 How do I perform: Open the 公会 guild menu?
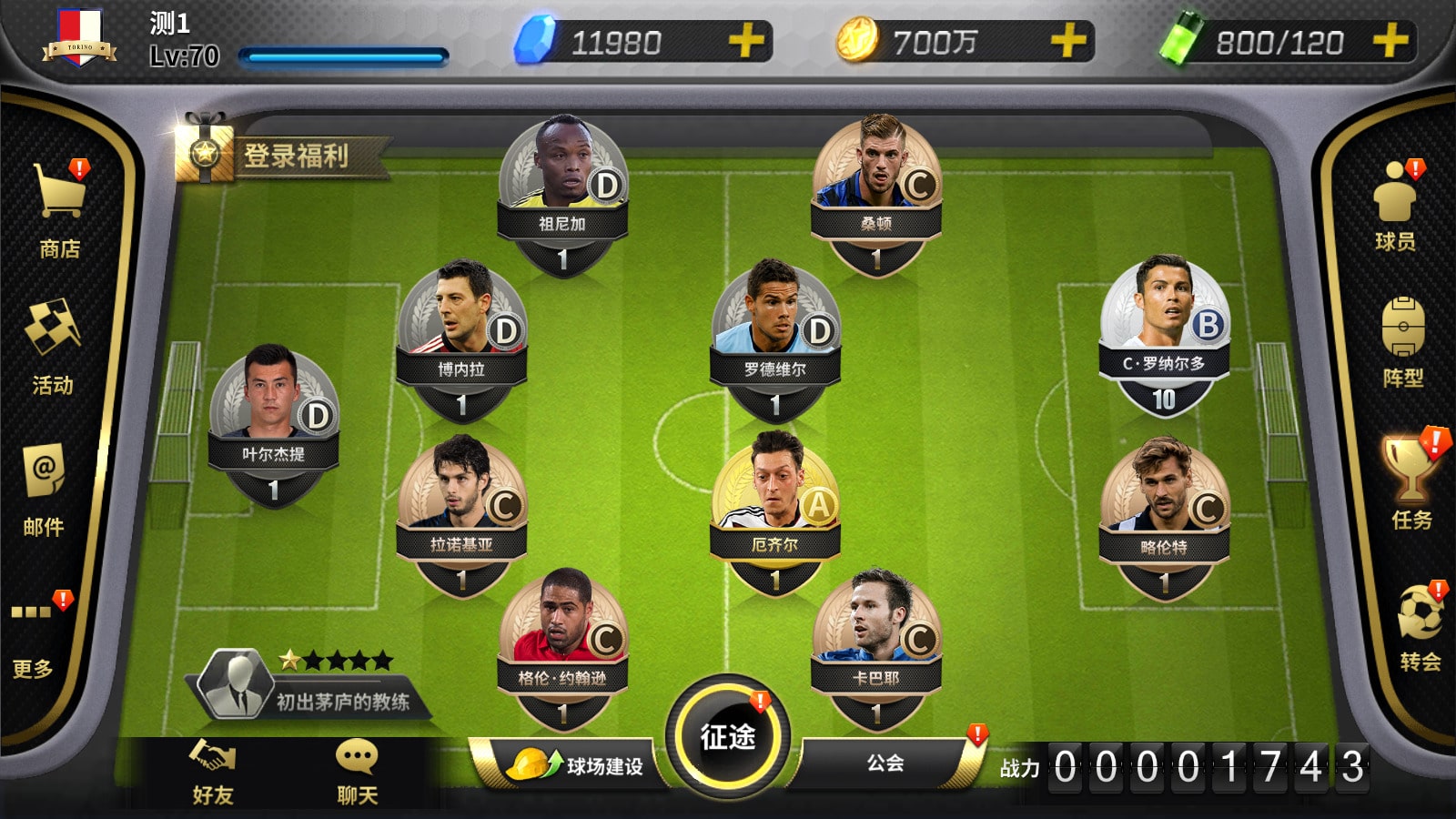click(885, 763)
